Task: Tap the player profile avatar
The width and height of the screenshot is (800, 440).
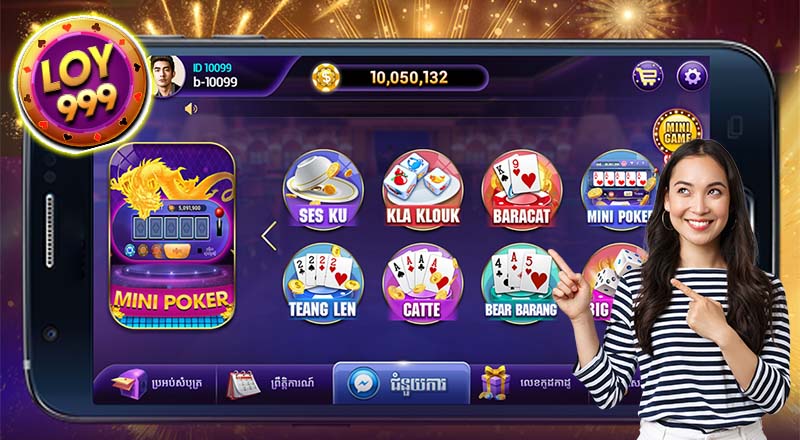Action: 163,76
